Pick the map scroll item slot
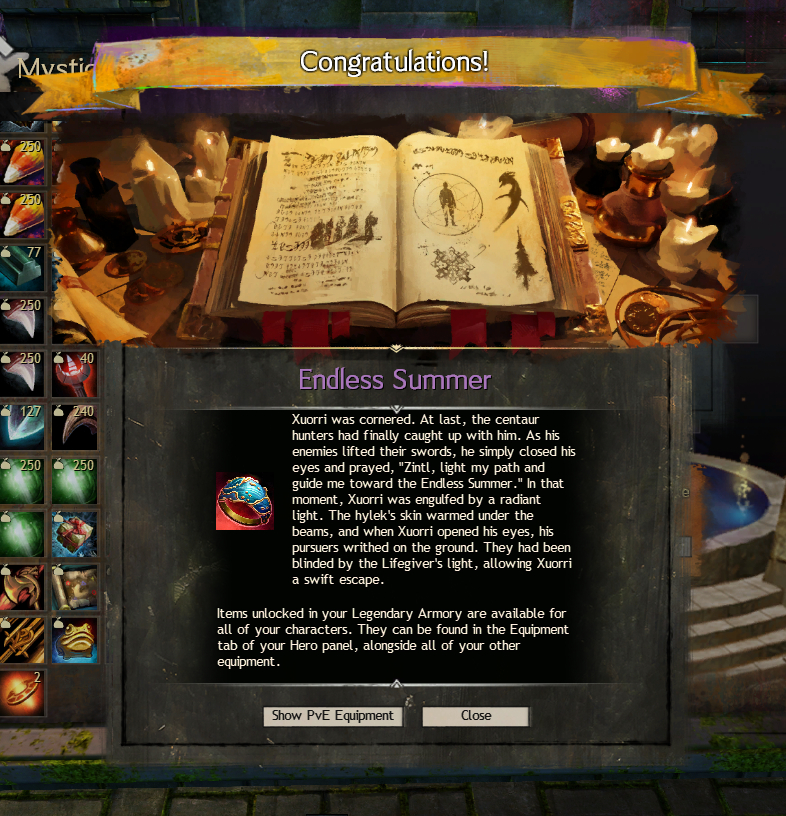Image resolution: width=786 pixels, height=816 pixels. [75, 587]
